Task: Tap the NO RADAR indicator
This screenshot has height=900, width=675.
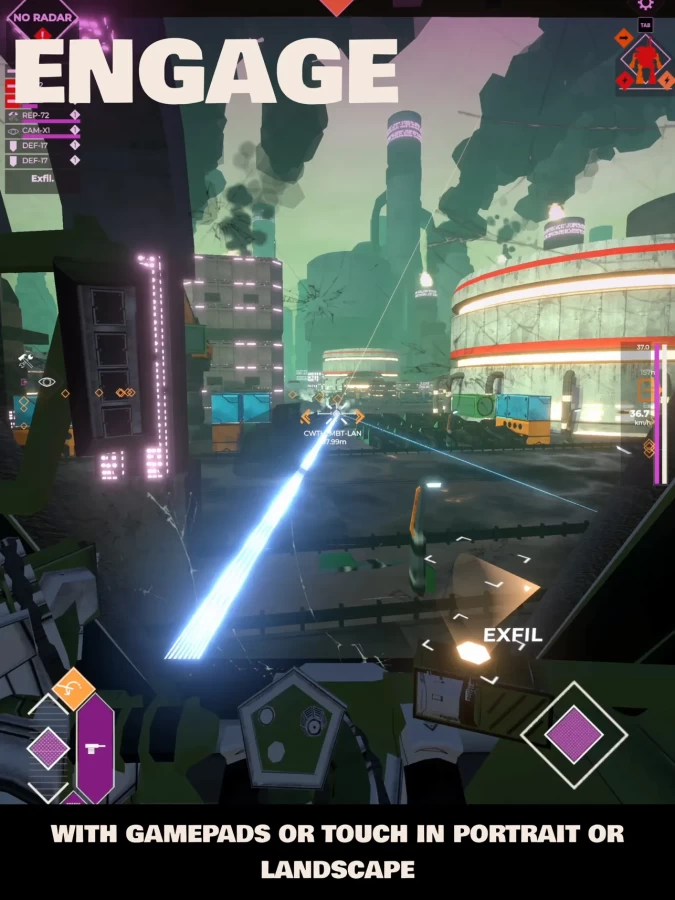Action: click(x=43, y=17)
